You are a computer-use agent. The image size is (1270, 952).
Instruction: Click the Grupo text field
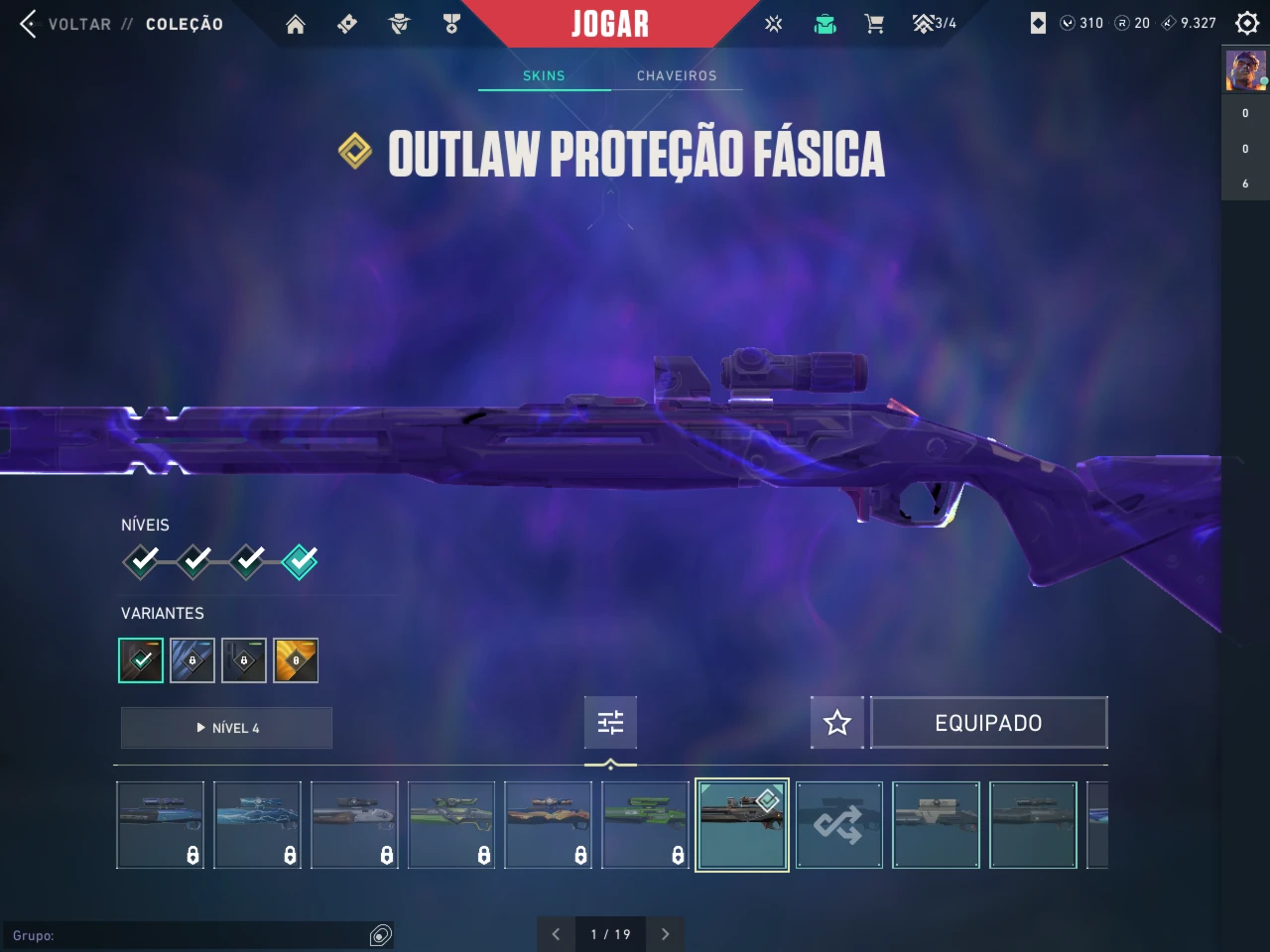tap(189, 935)
